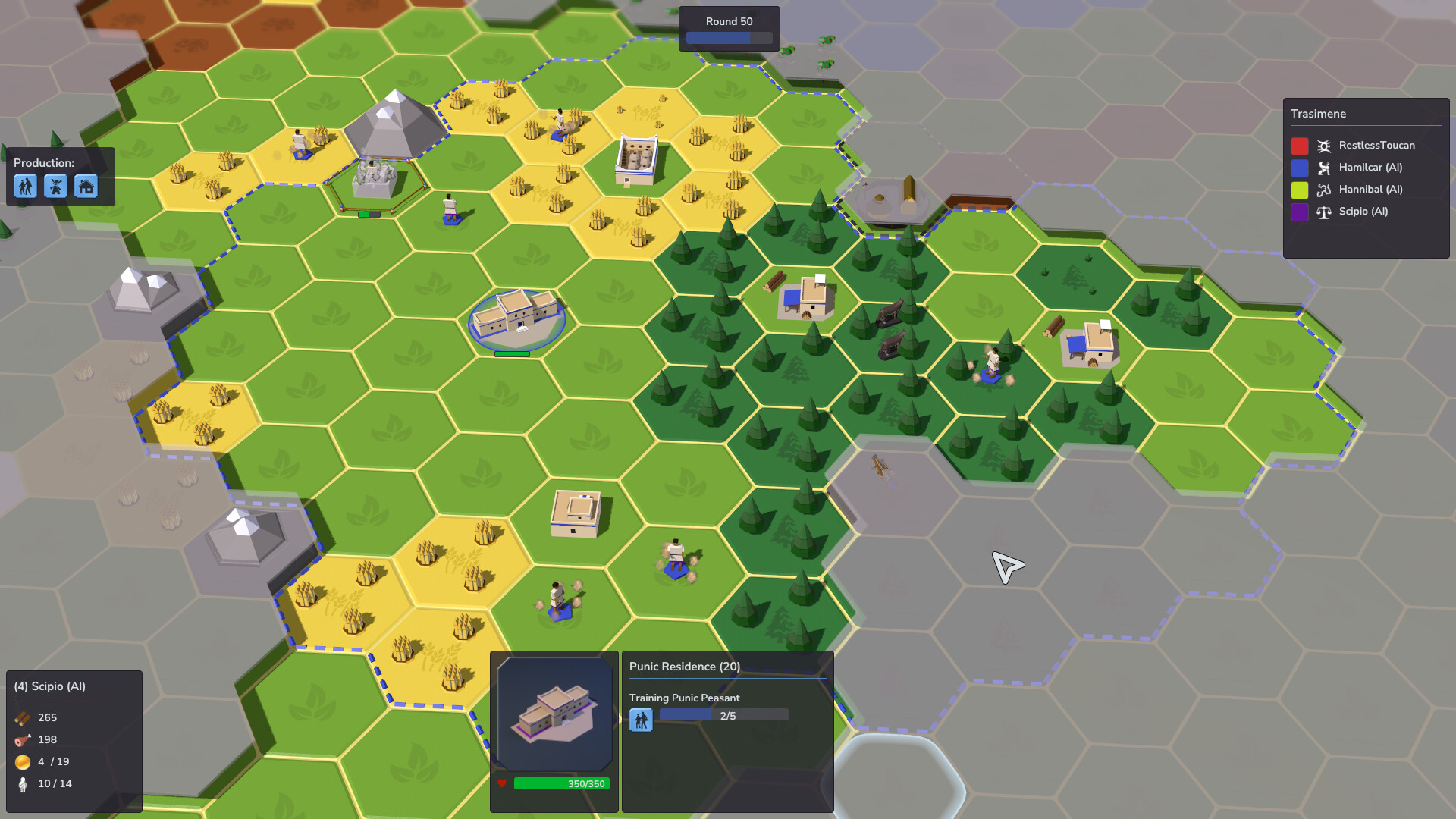Select the Hannibal (AI) legend entry
This screenshot has height=819, width=1456.
(x=1373, y=190)
